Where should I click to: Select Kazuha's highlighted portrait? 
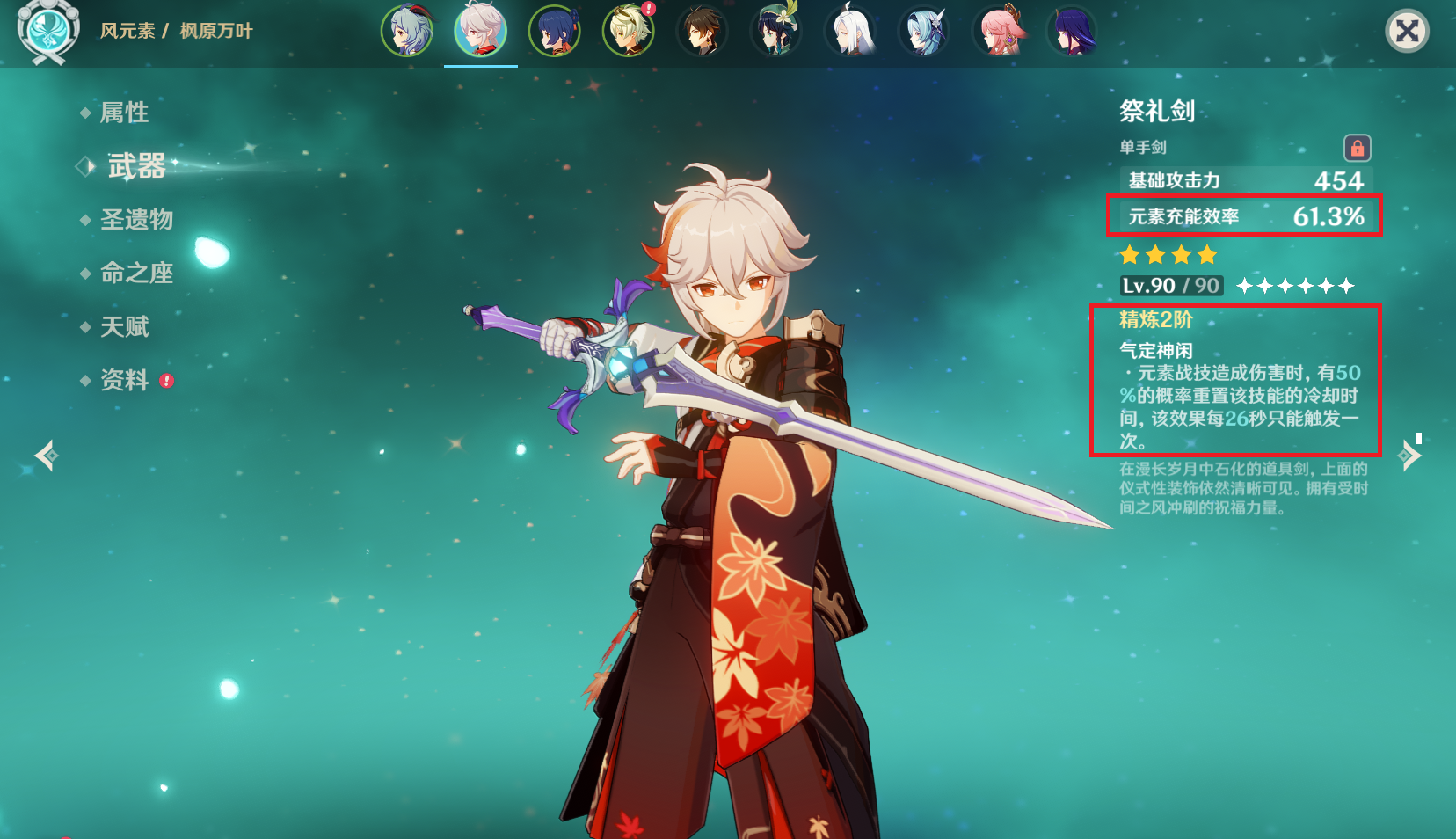click(480, 31)
